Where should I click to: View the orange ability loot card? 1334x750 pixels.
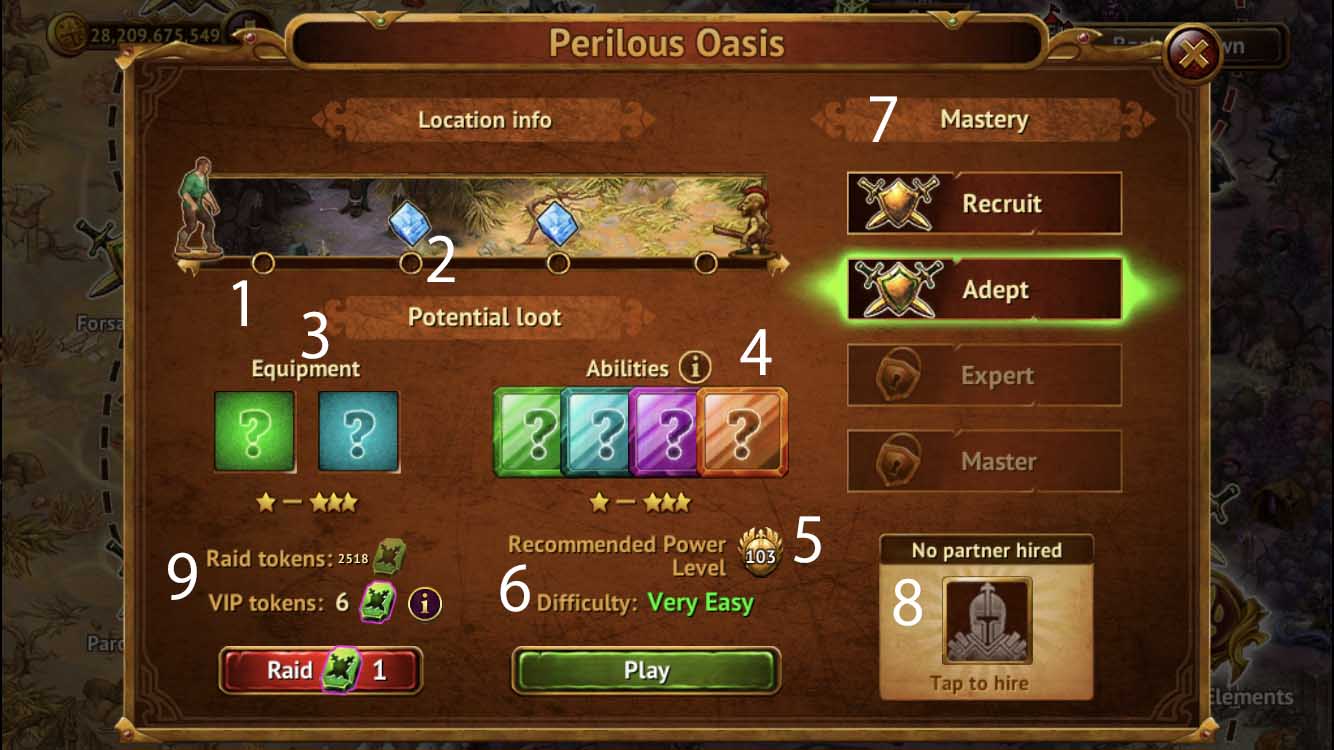743,432
